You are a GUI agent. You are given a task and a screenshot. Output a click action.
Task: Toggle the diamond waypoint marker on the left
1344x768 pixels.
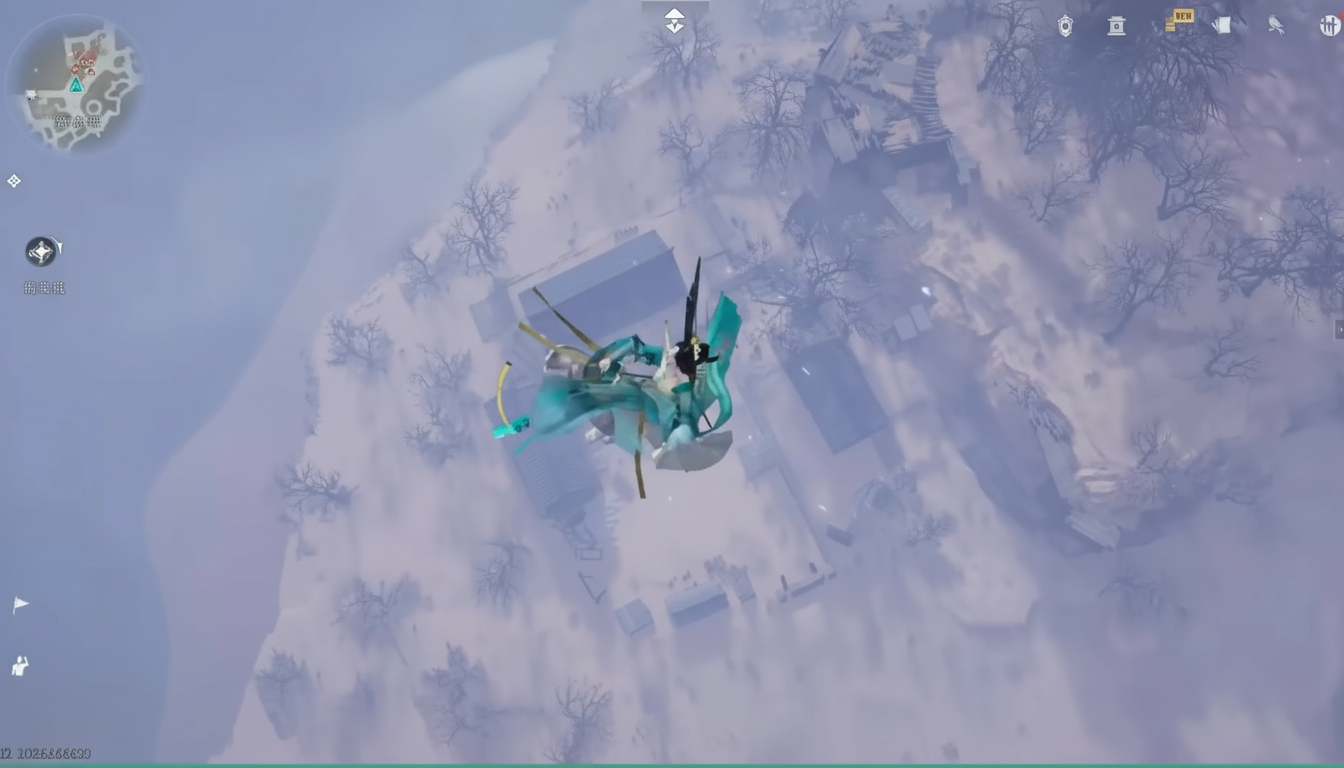14,181
